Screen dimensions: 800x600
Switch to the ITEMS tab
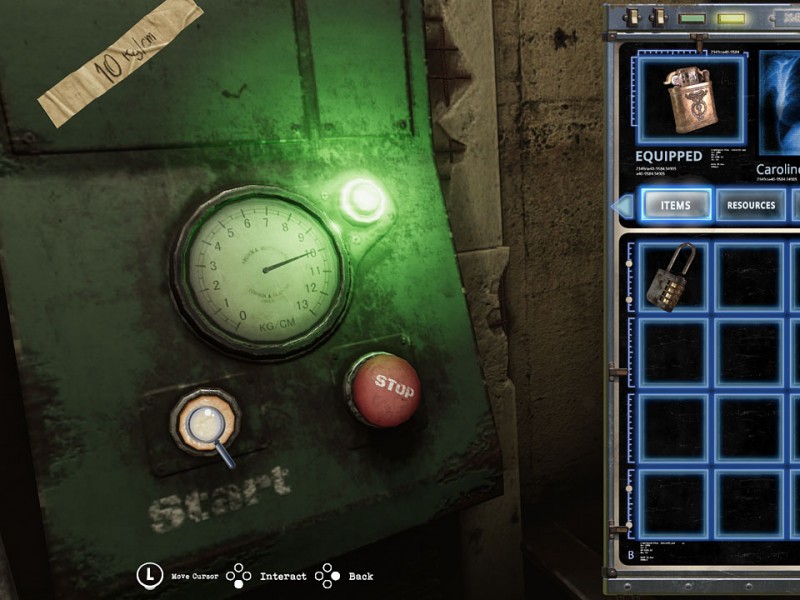click(x=676, y=206)
